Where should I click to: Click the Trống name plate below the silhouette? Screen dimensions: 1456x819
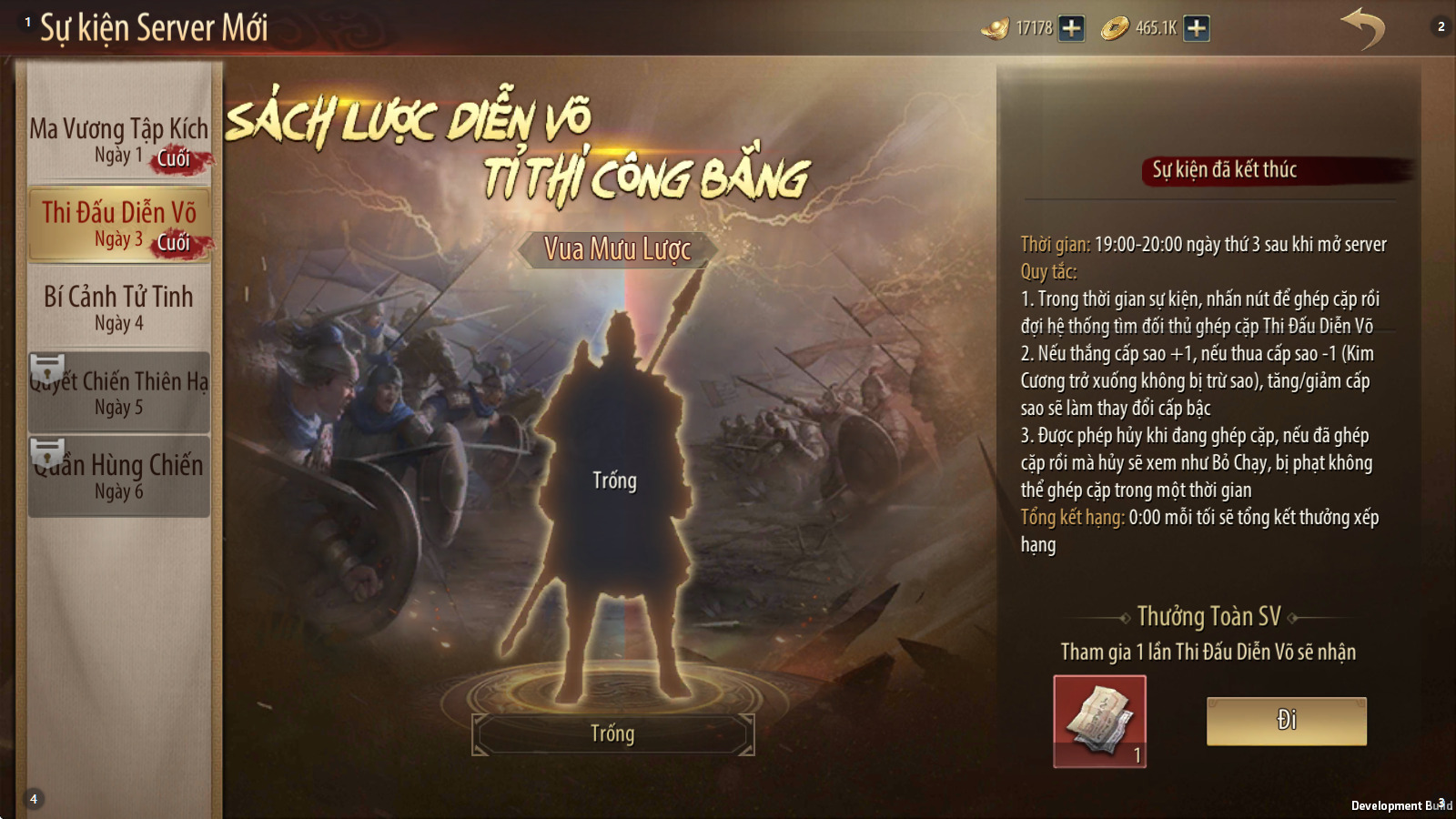pos(612,733)
